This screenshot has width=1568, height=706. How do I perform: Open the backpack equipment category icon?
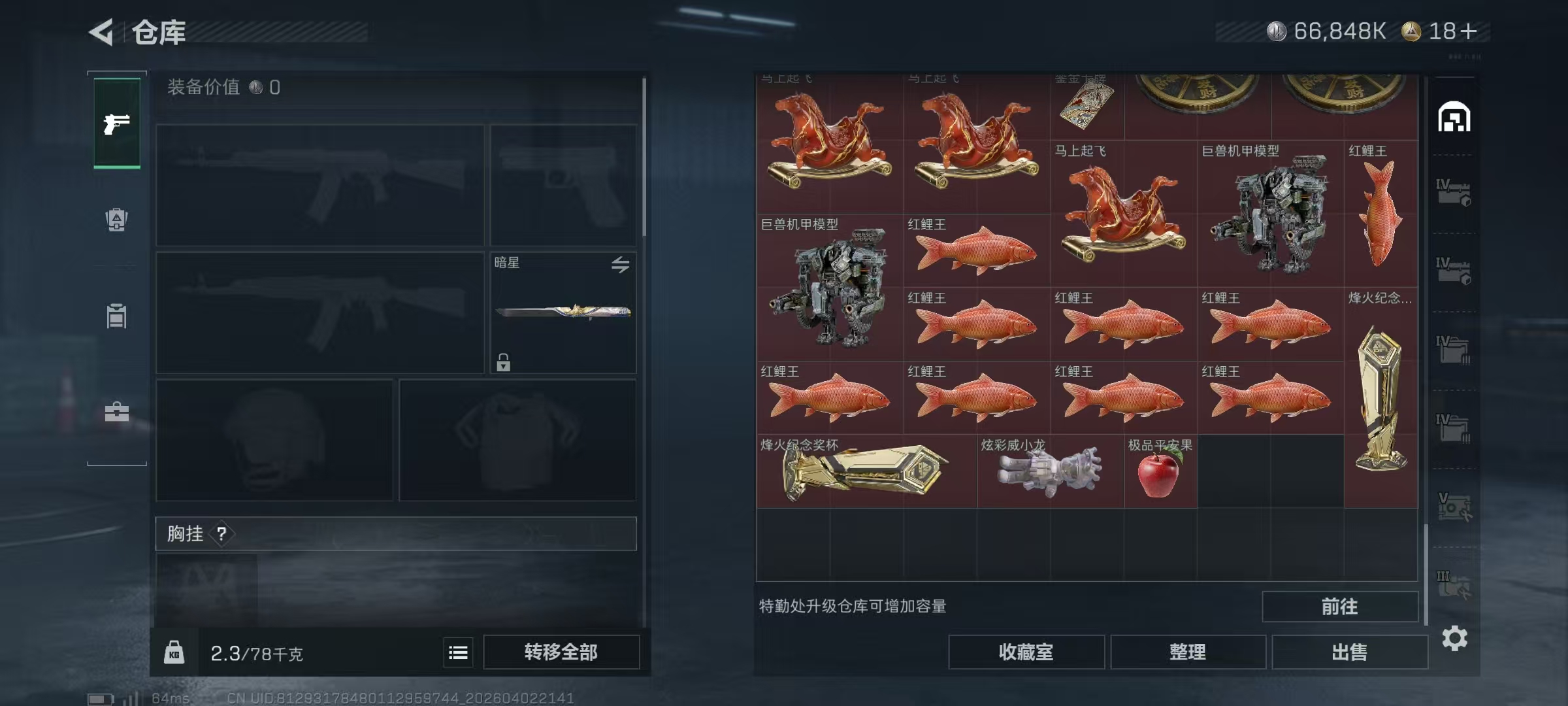point(116,219)
